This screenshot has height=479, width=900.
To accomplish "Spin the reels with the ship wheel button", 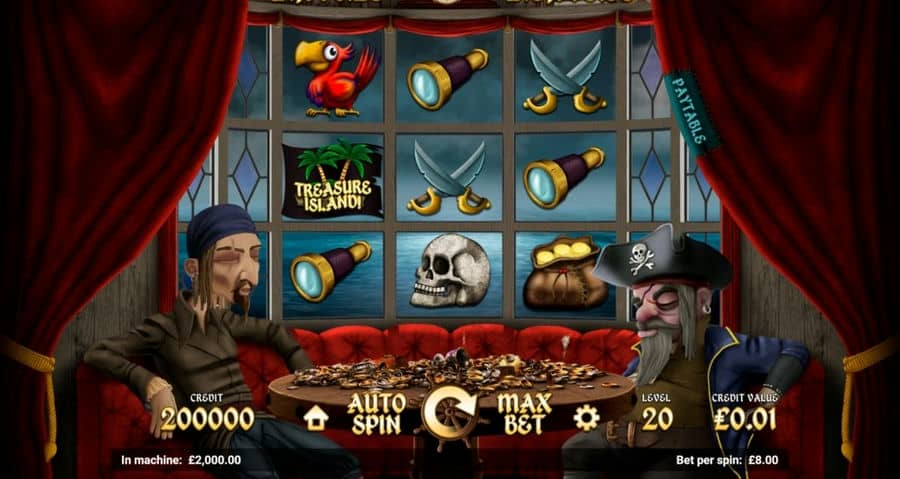I will tap(450, 413).
